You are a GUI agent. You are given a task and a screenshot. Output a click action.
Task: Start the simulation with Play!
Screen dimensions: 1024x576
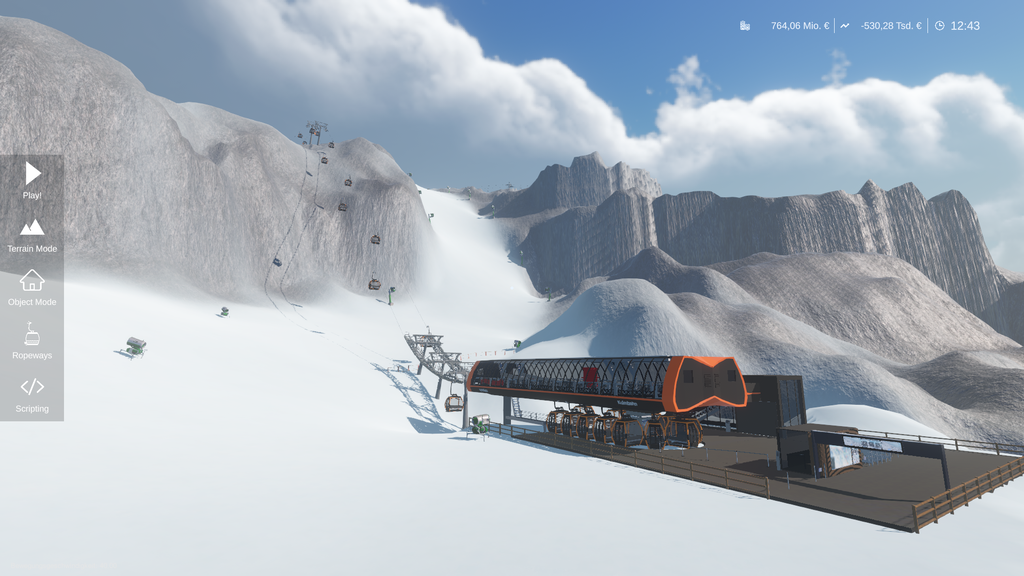click(x=32, y=180)
